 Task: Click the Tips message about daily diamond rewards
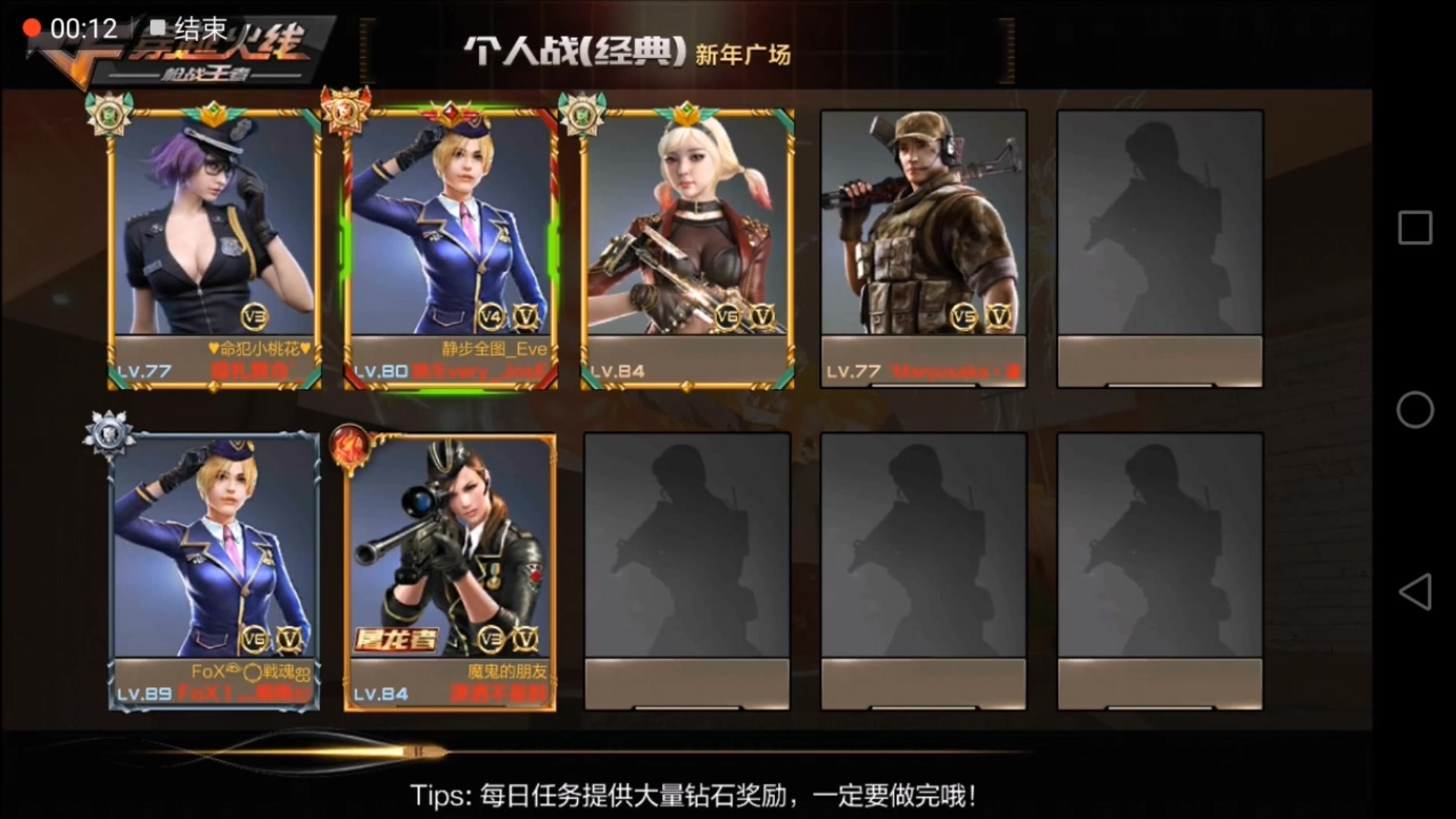(693, 797)
